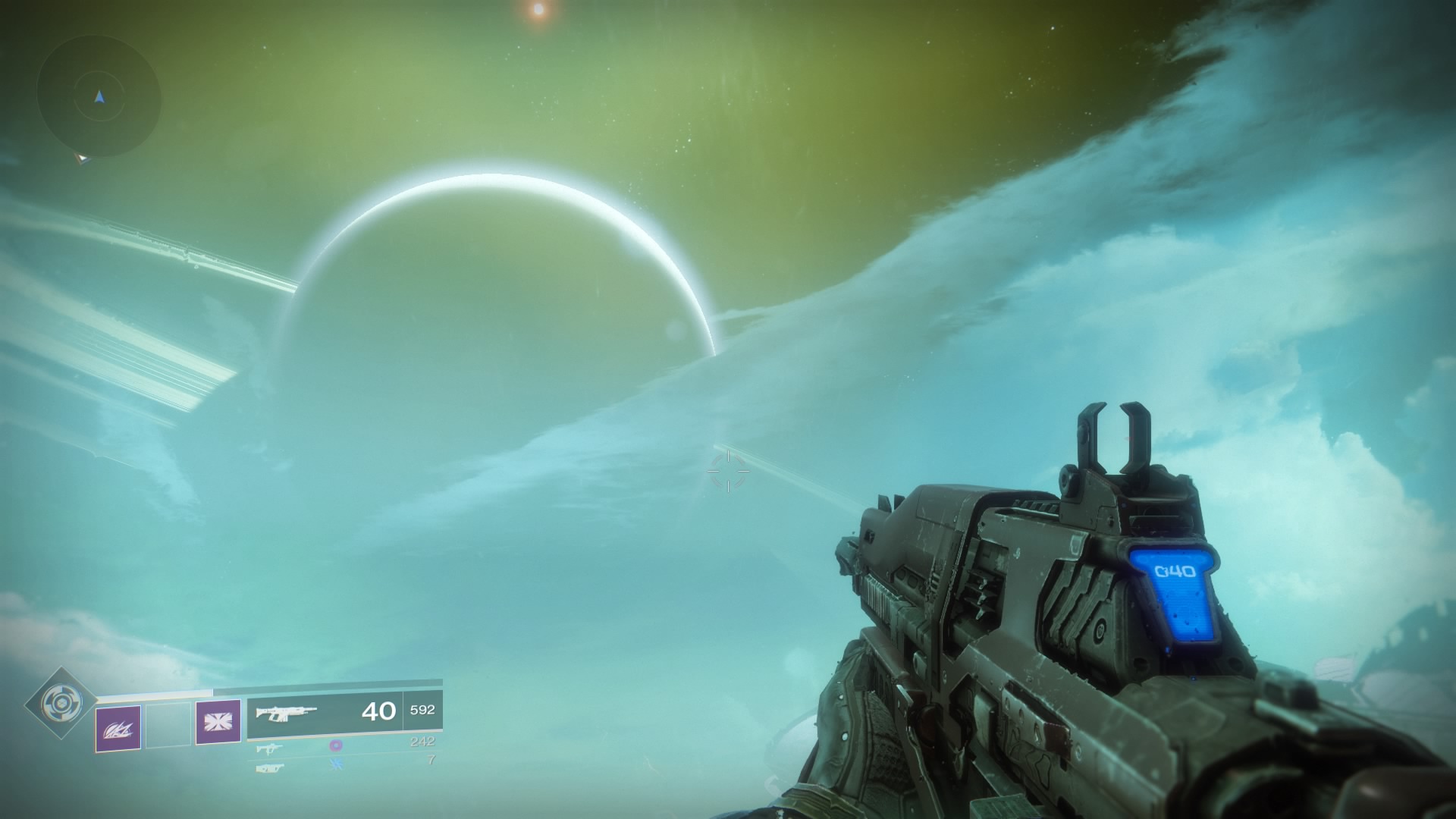Use the purple class ability with cross burst

[x=218, y=721]
